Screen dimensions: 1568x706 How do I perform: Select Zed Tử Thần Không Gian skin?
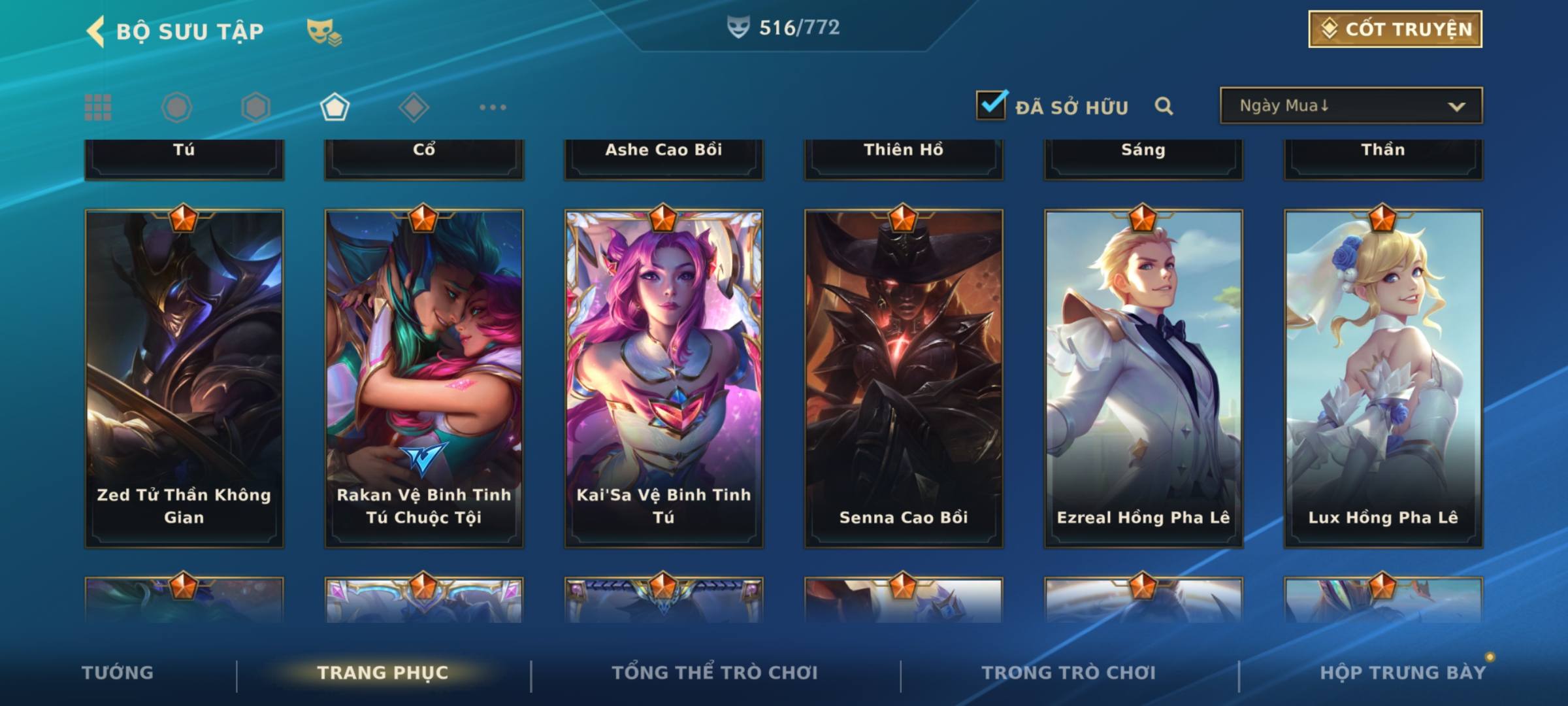tap(184, 378)
